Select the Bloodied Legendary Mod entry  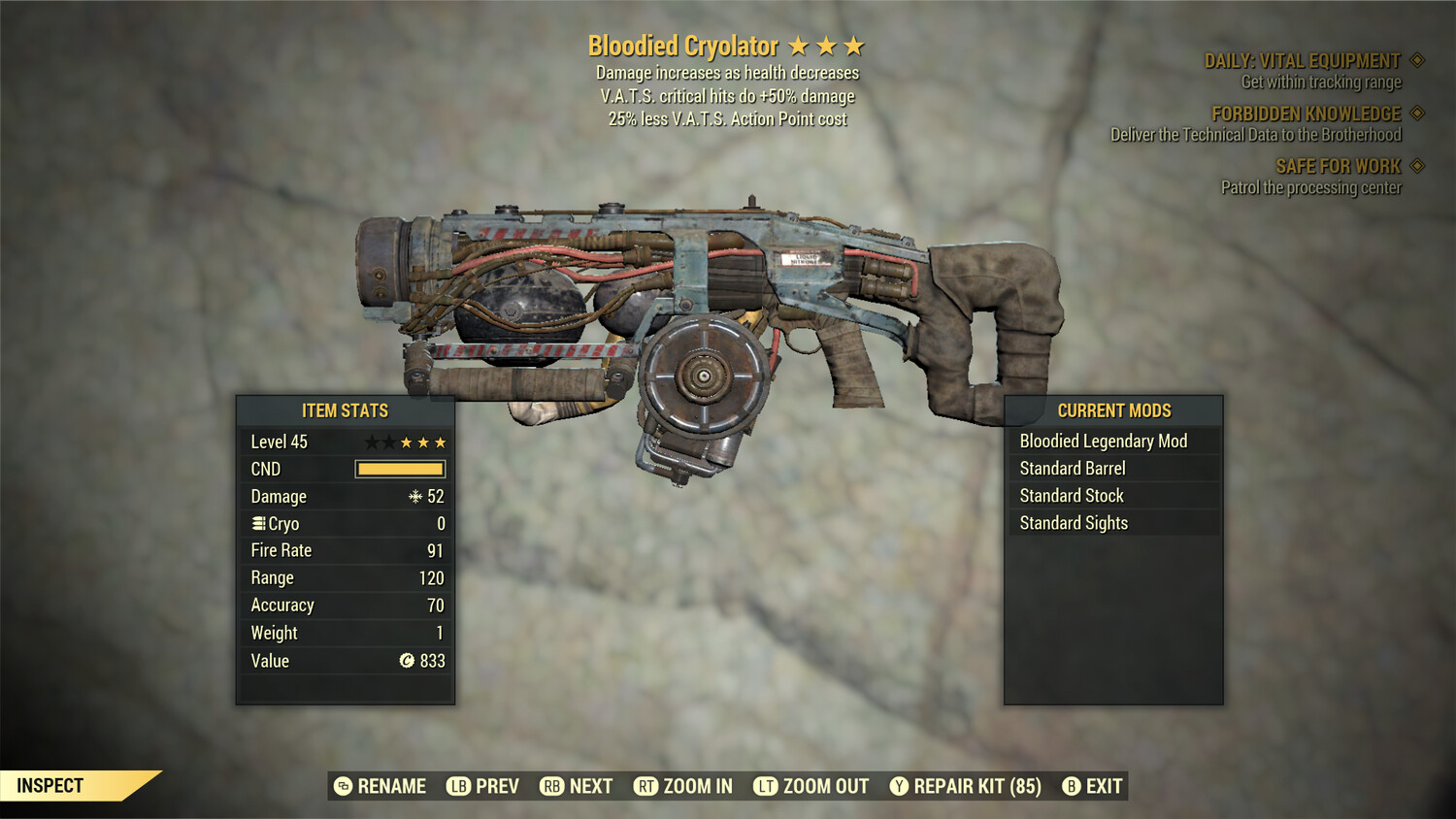click(1103, 441)
